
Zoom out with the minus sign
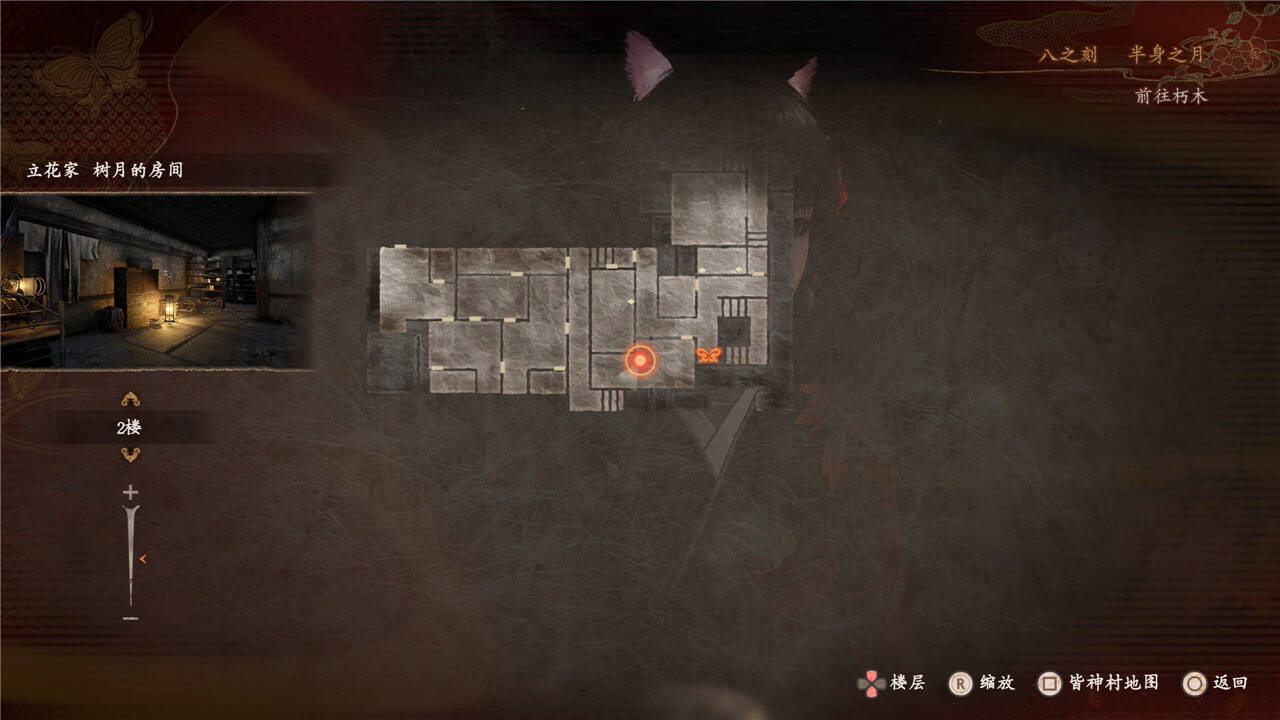(130, 619)
